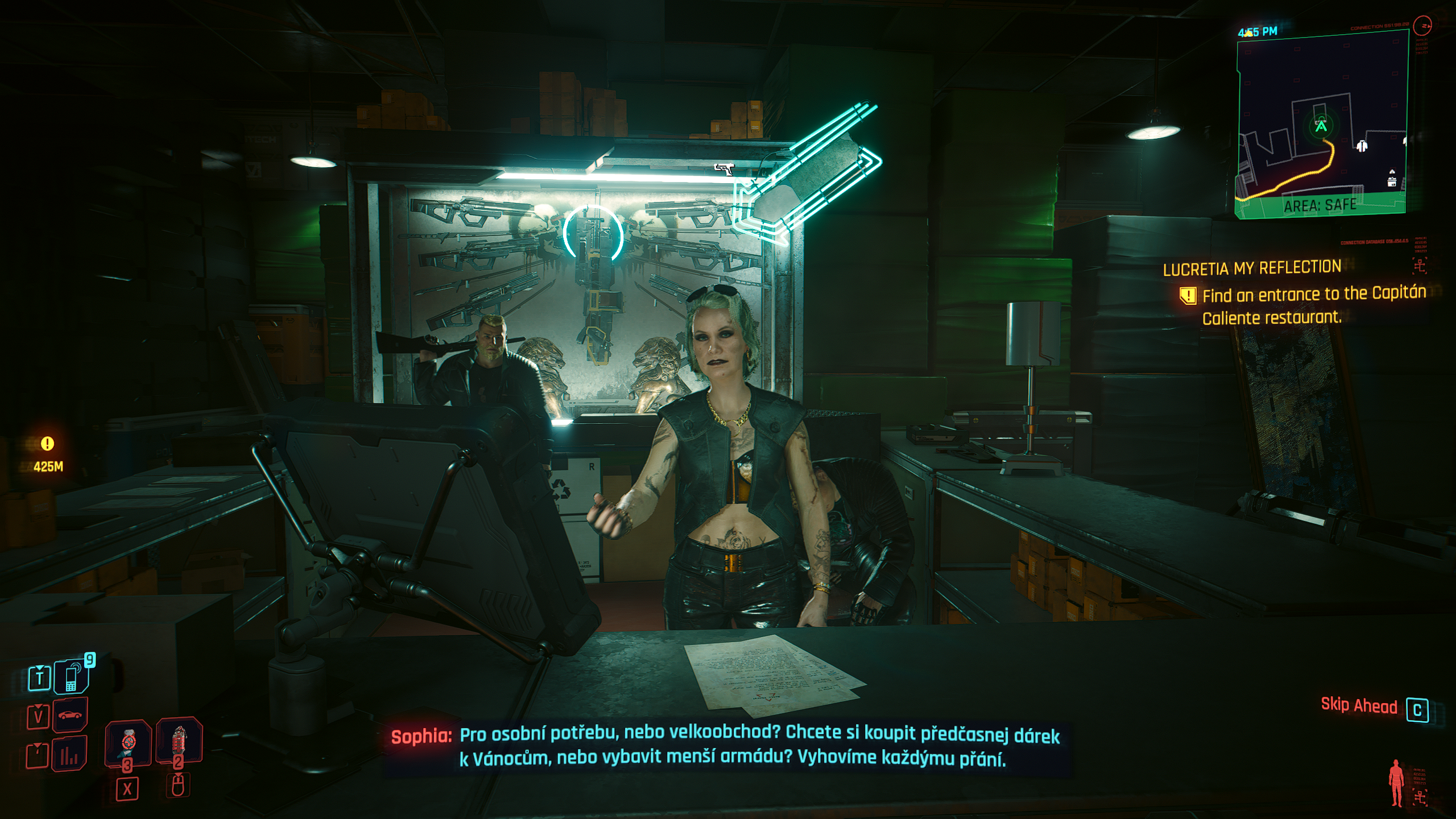The width and height of the screenshot is (1456, 819).
Task: Select the car vehicle-call icon
Action: [71, 715]
